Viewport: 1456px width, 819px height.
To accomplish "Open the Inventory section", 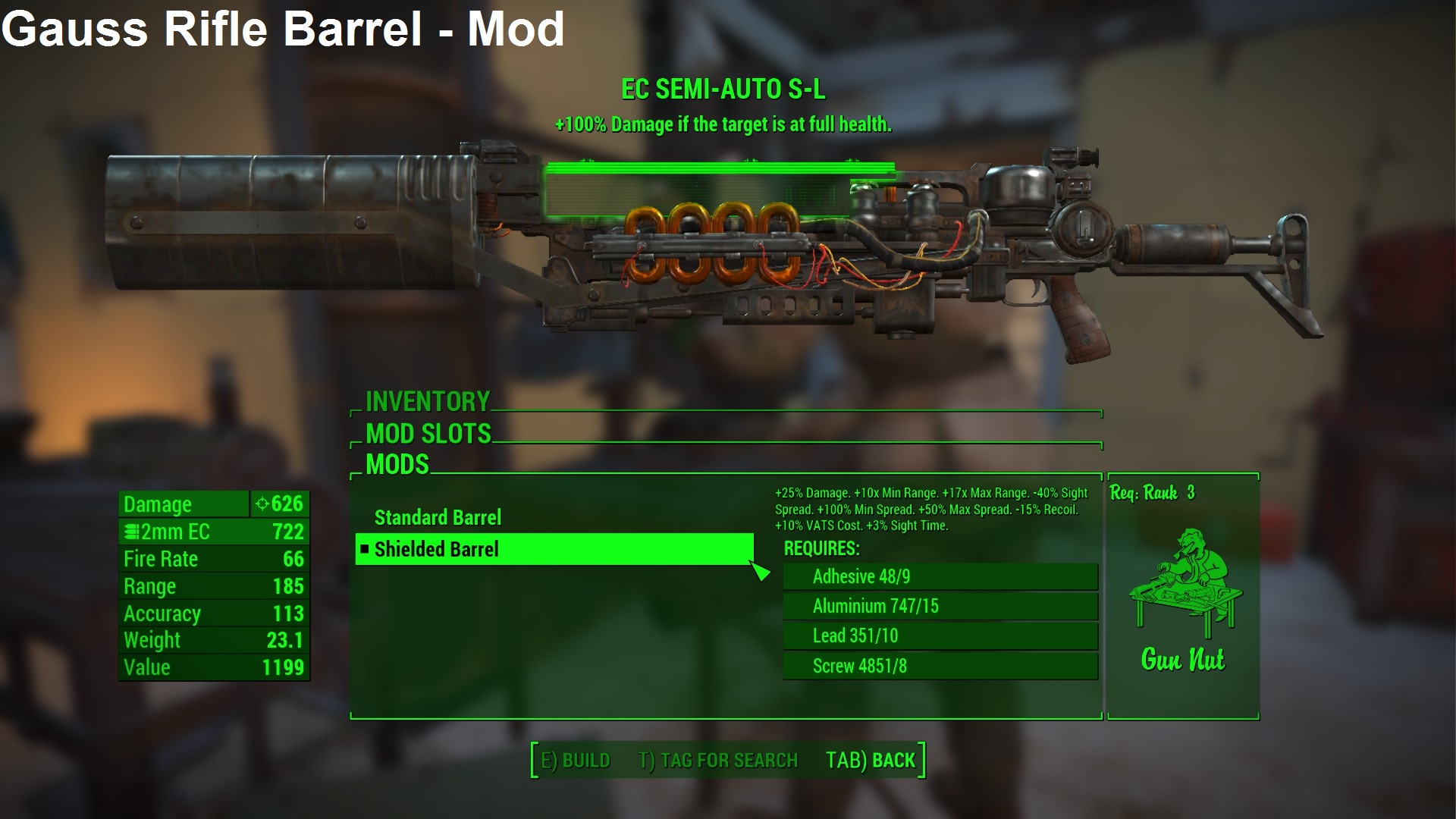I will 428,401.
